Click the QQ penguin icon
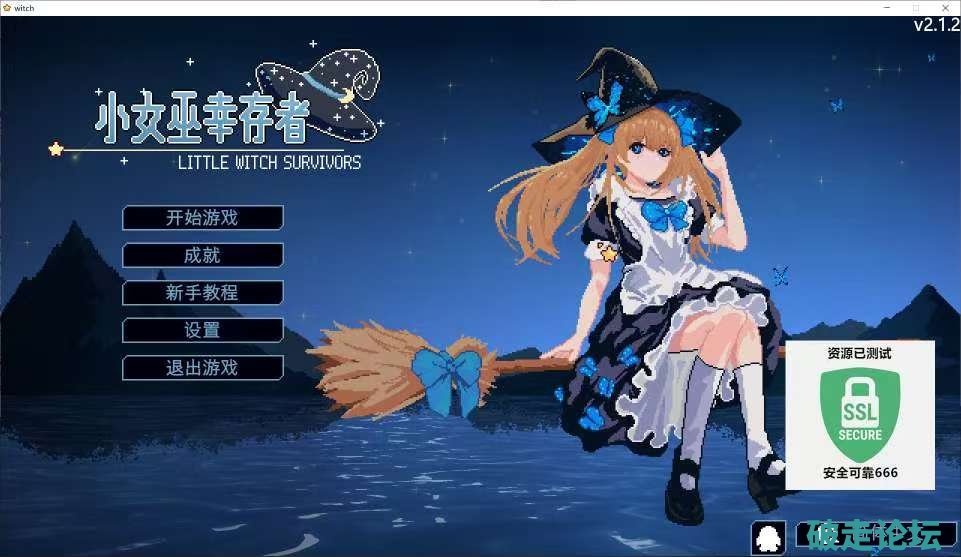Image resolution: width=961 pixels, height=557 pixels. pyautogui.click(x=769, y=537)
